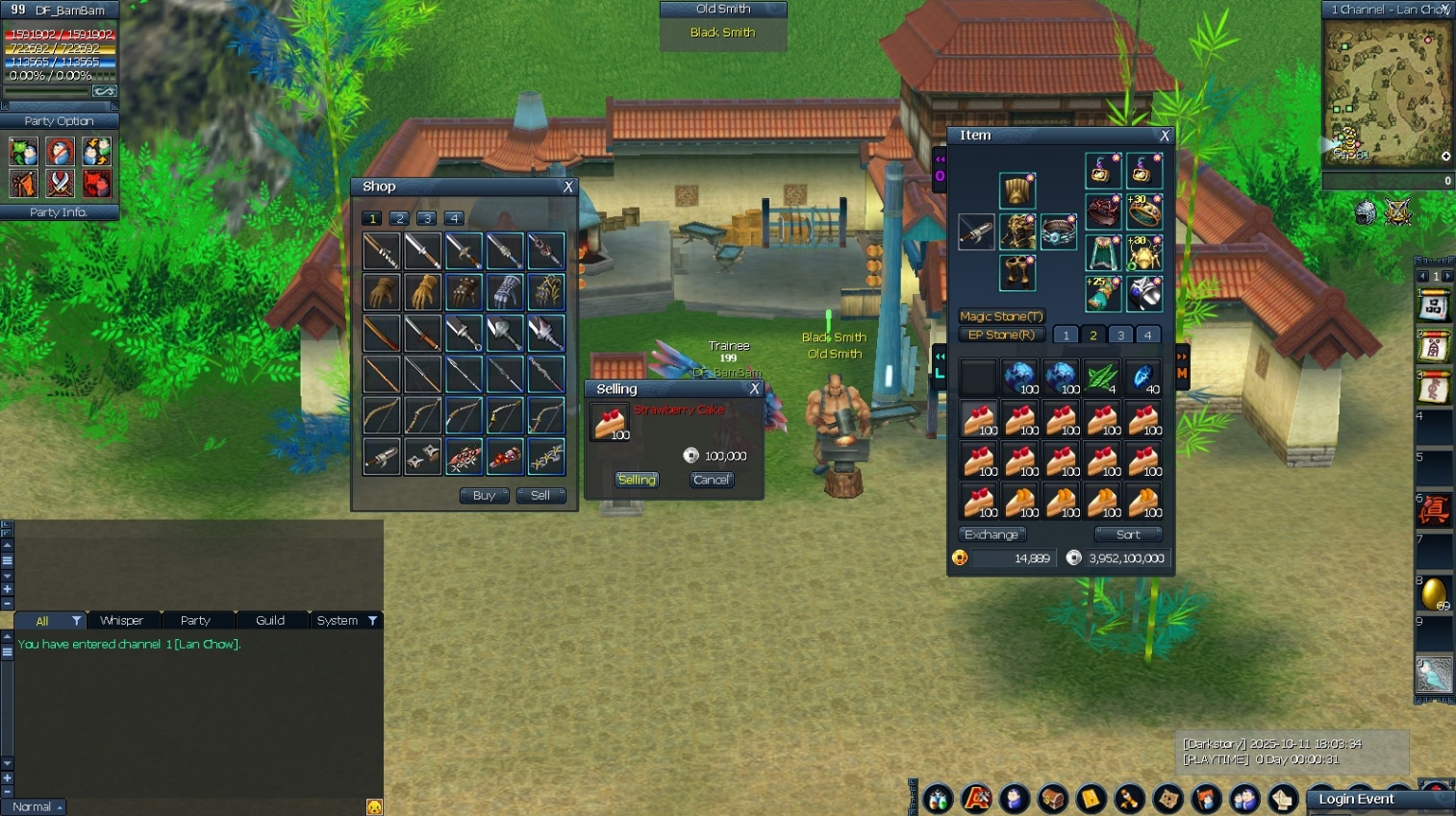1456x816 pixels.
Task: Open shop page 4
Action: pyautogui.click(x=454, y=218)
